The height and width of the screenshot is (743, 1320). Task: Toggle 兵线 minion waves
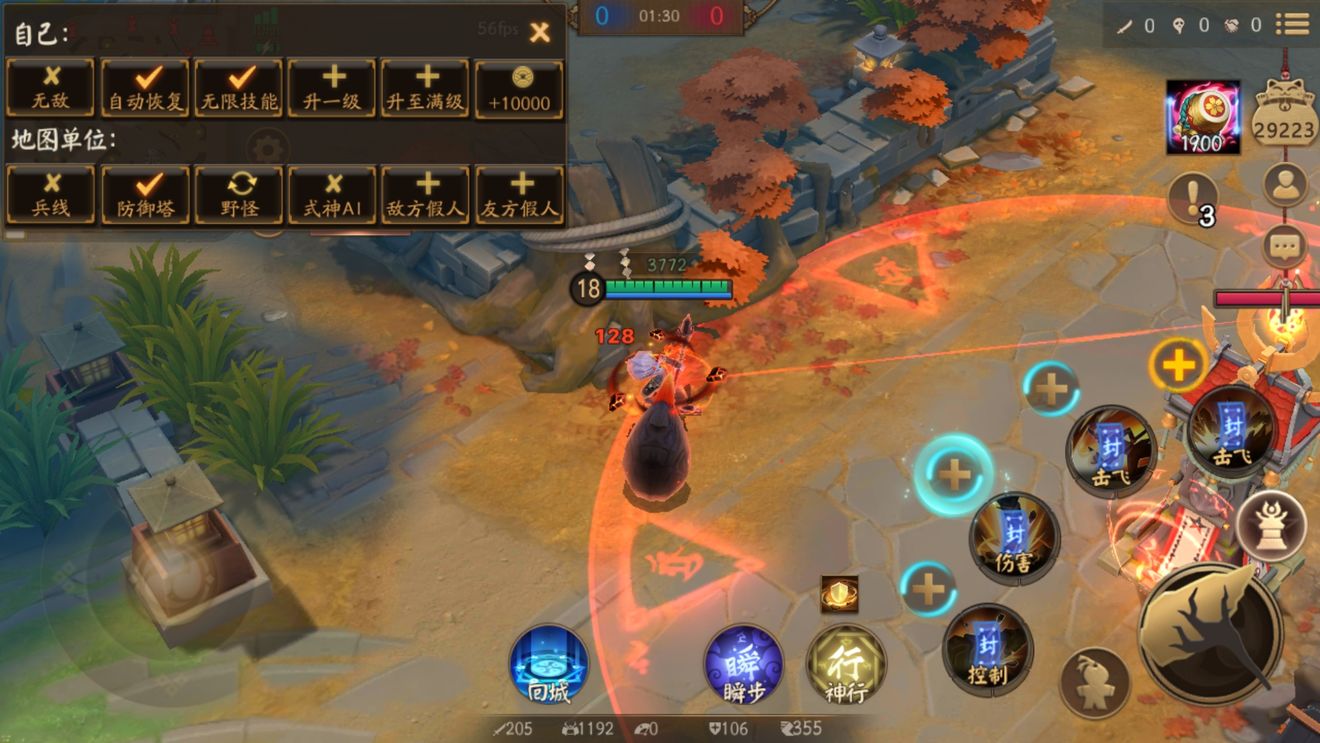(x=51, y=194)
